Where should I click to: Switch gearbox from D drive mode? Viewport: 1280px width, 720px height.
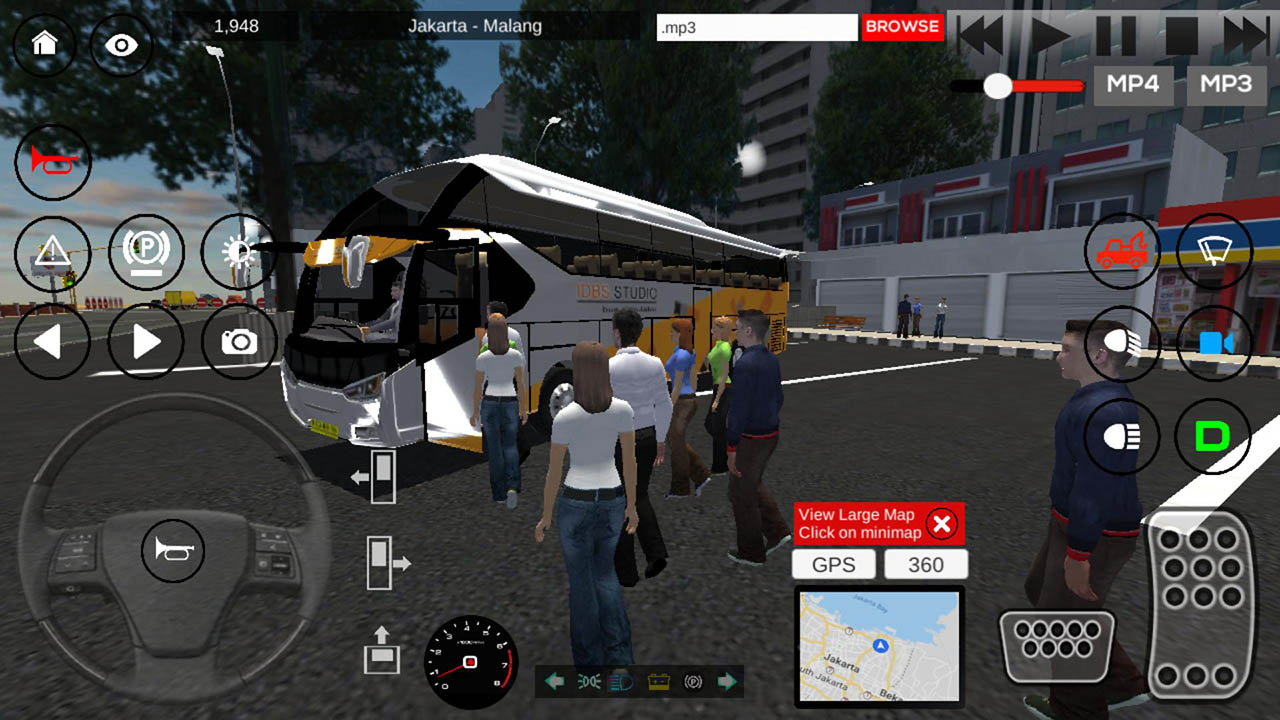click(1213, 435)
